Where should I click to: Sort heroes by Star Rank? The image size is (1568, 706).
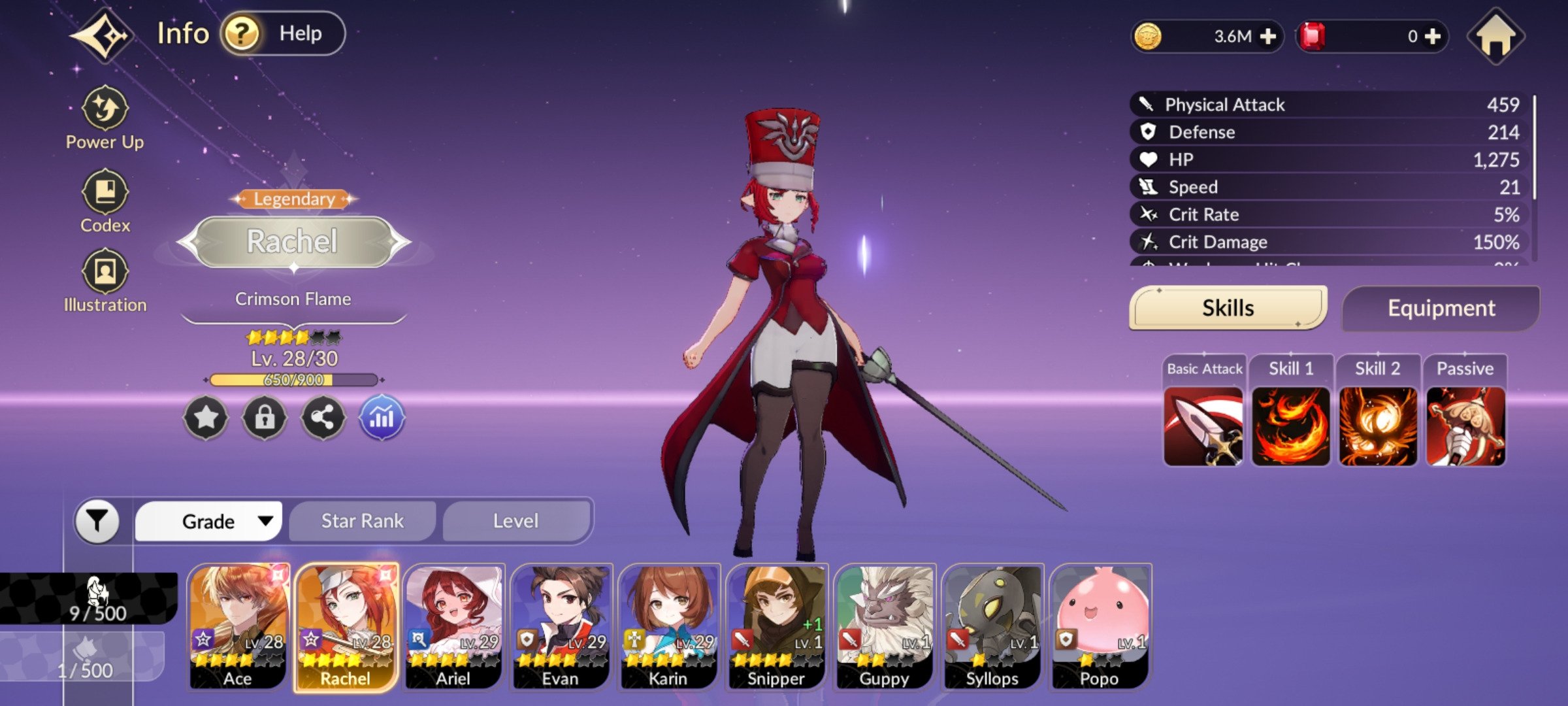pos(363,521)
